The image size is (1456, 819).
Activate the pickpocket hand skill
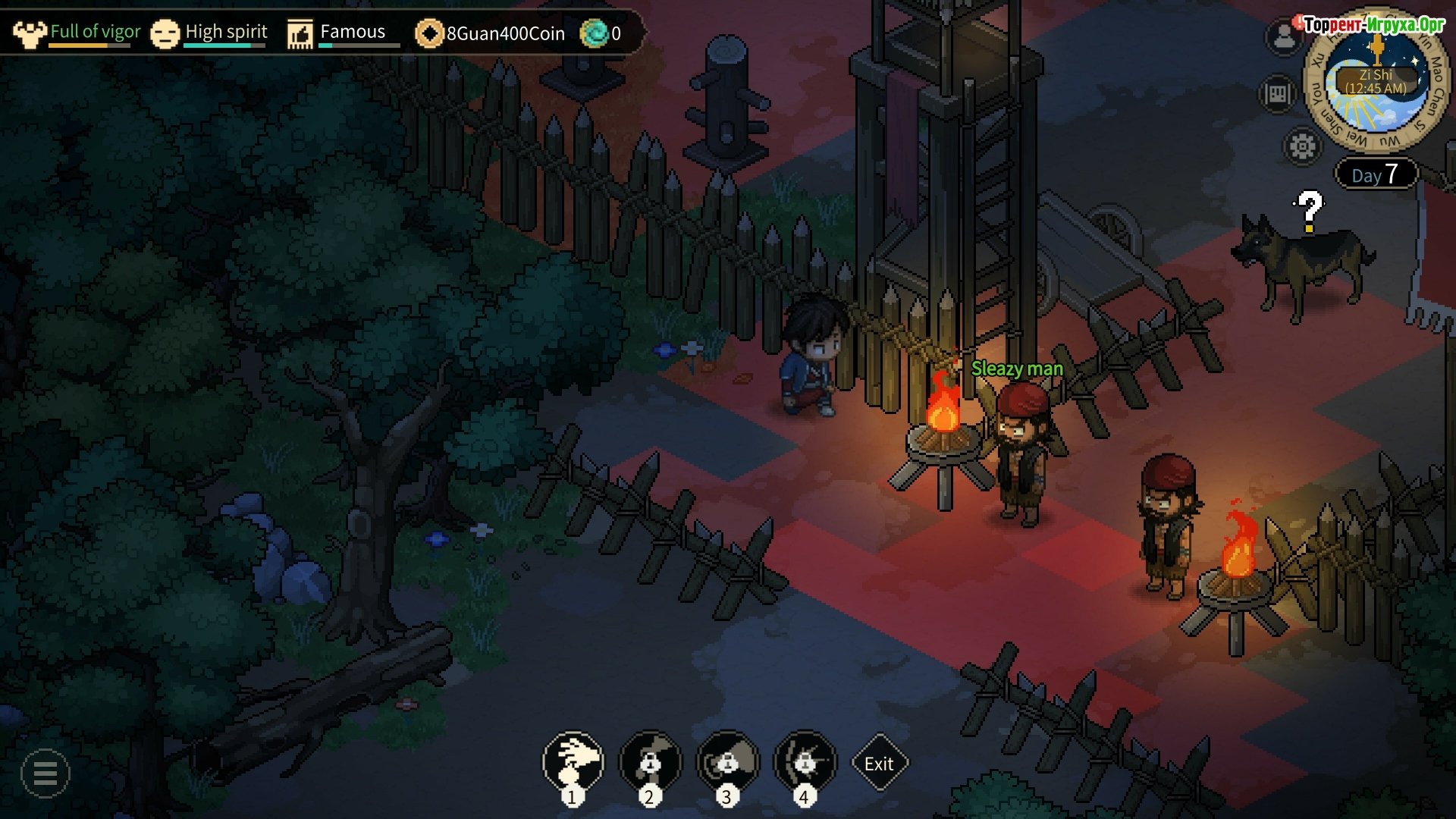[573, 761]
